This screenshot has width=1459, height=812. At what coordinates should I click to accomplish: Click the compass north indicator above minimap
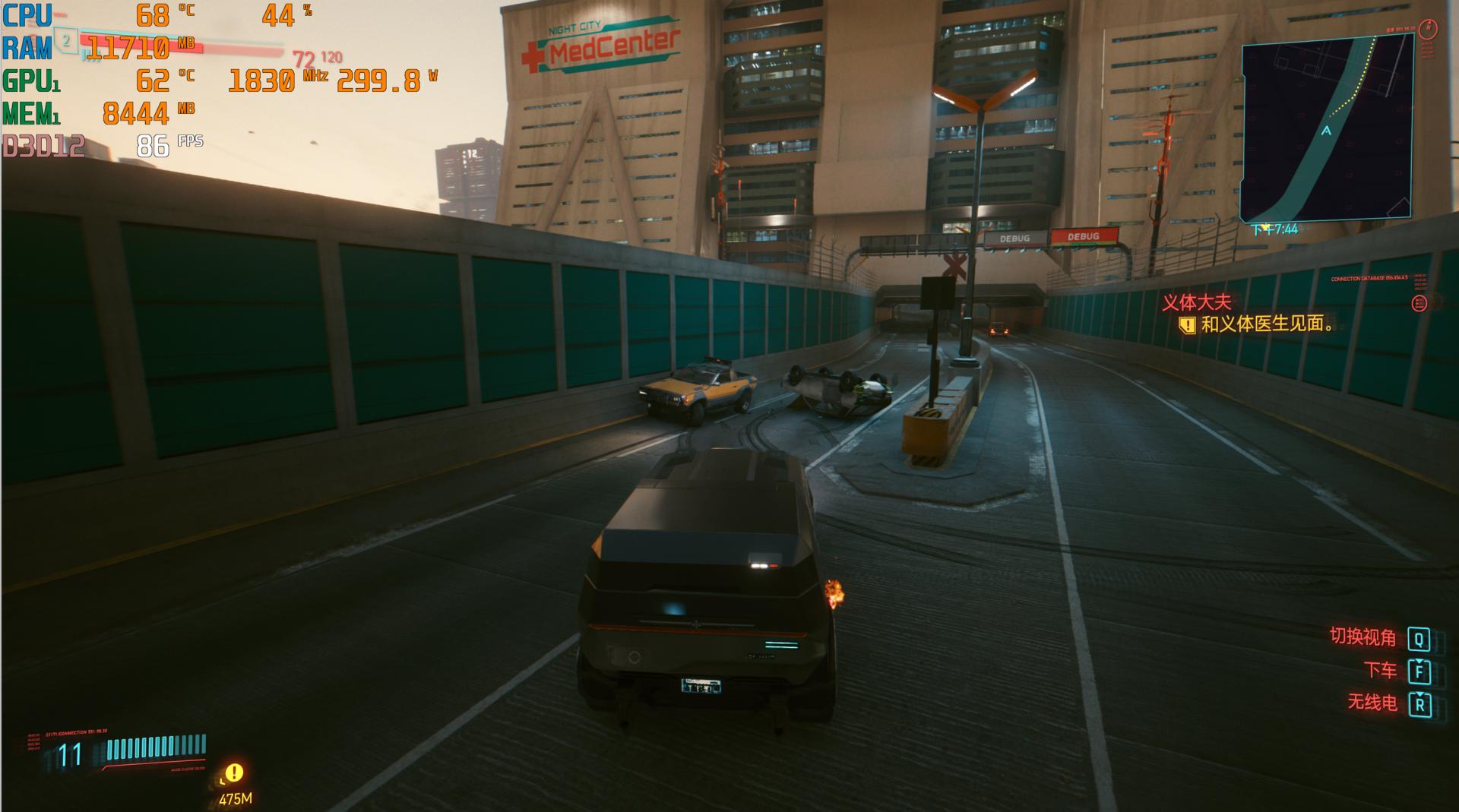(x=1429, y=29)
